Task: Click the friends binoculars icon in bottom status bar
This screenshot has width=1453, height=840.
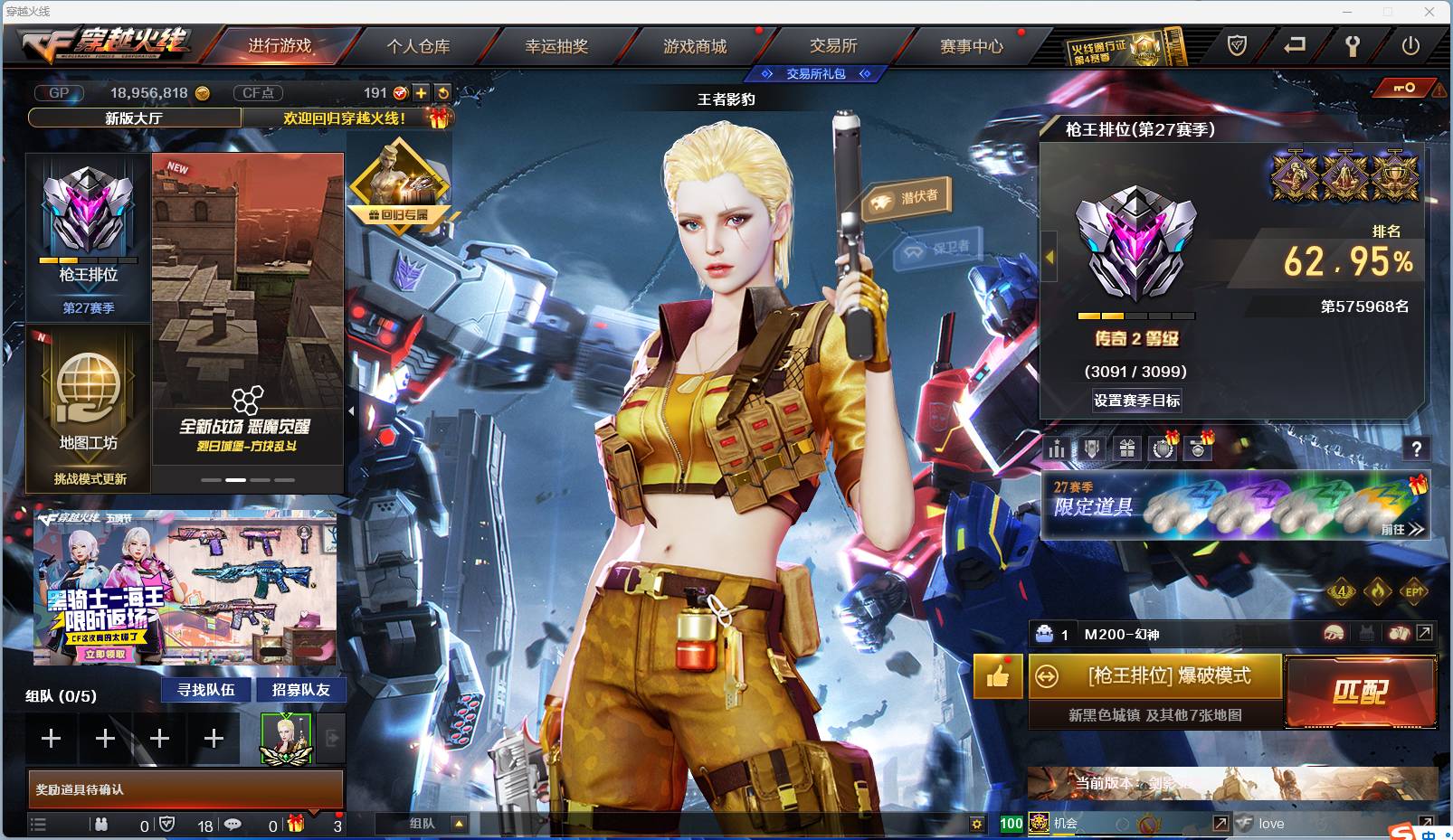Action: pyautogui.click(x=102, y=825)
